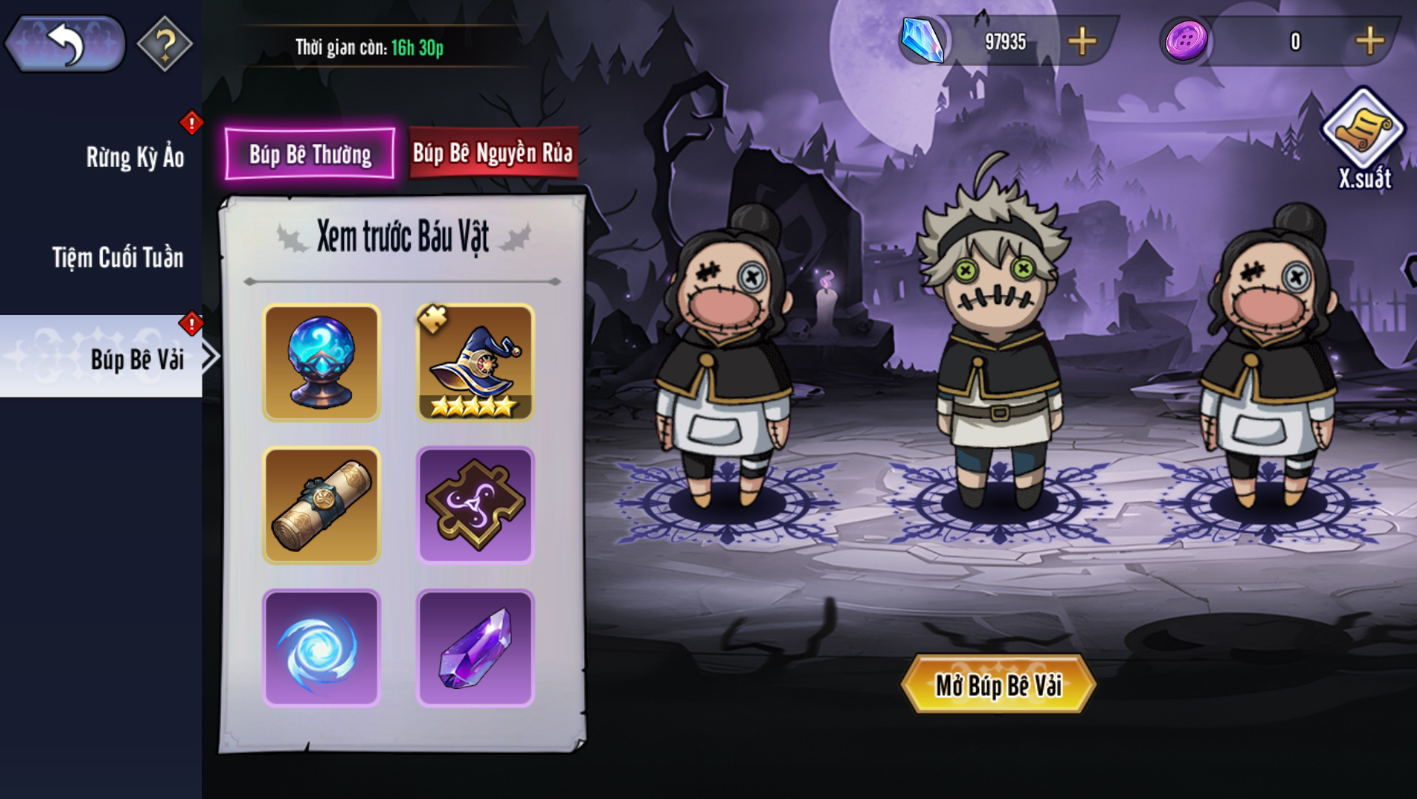1417x799 pixels.
Task: Go back using the return arrow button
Action: (65, 44)
